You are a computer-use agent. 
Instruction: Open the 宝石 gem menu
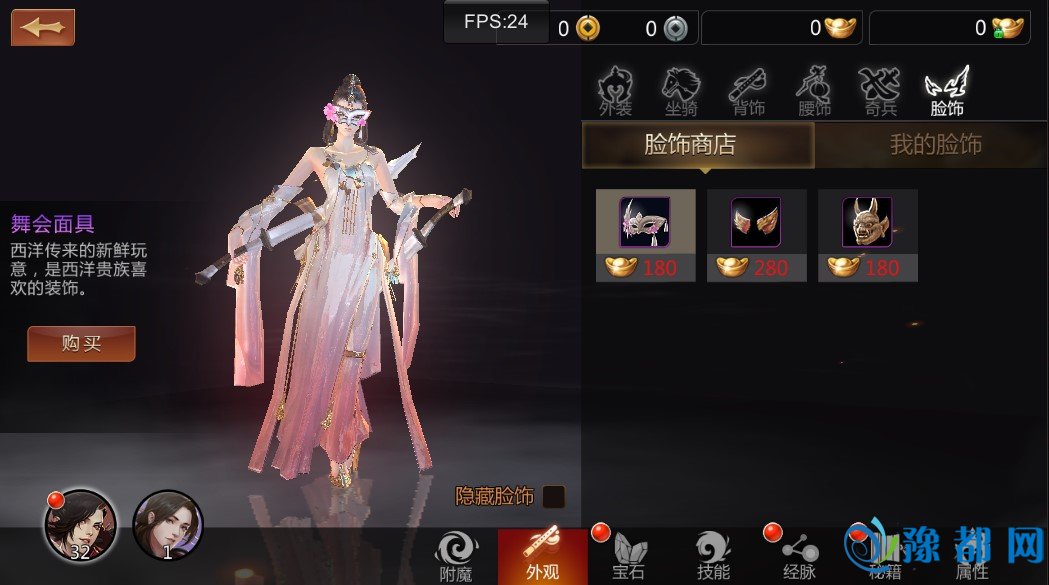click(628, 556)
